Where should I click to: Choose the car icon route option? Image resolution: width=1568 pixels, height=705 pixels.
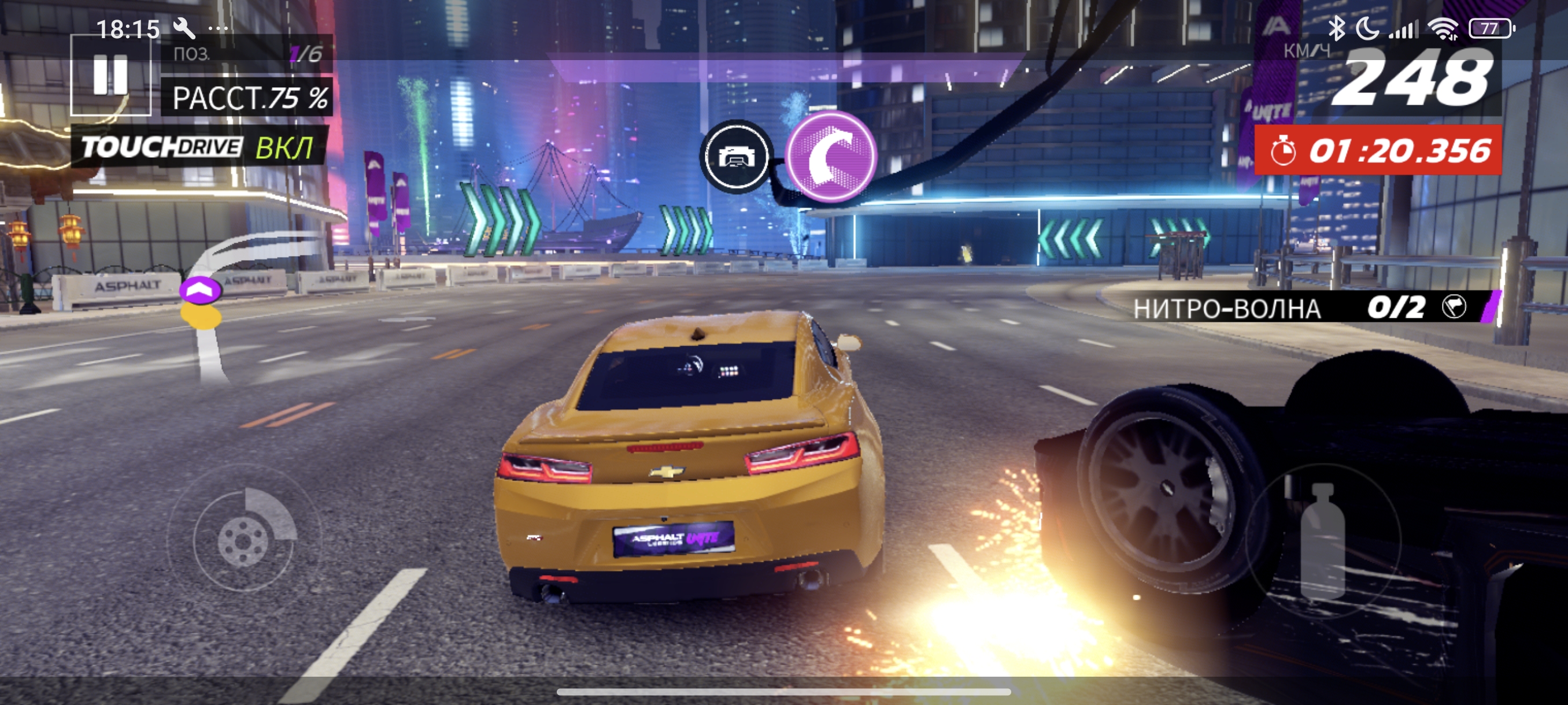(737, 157)
